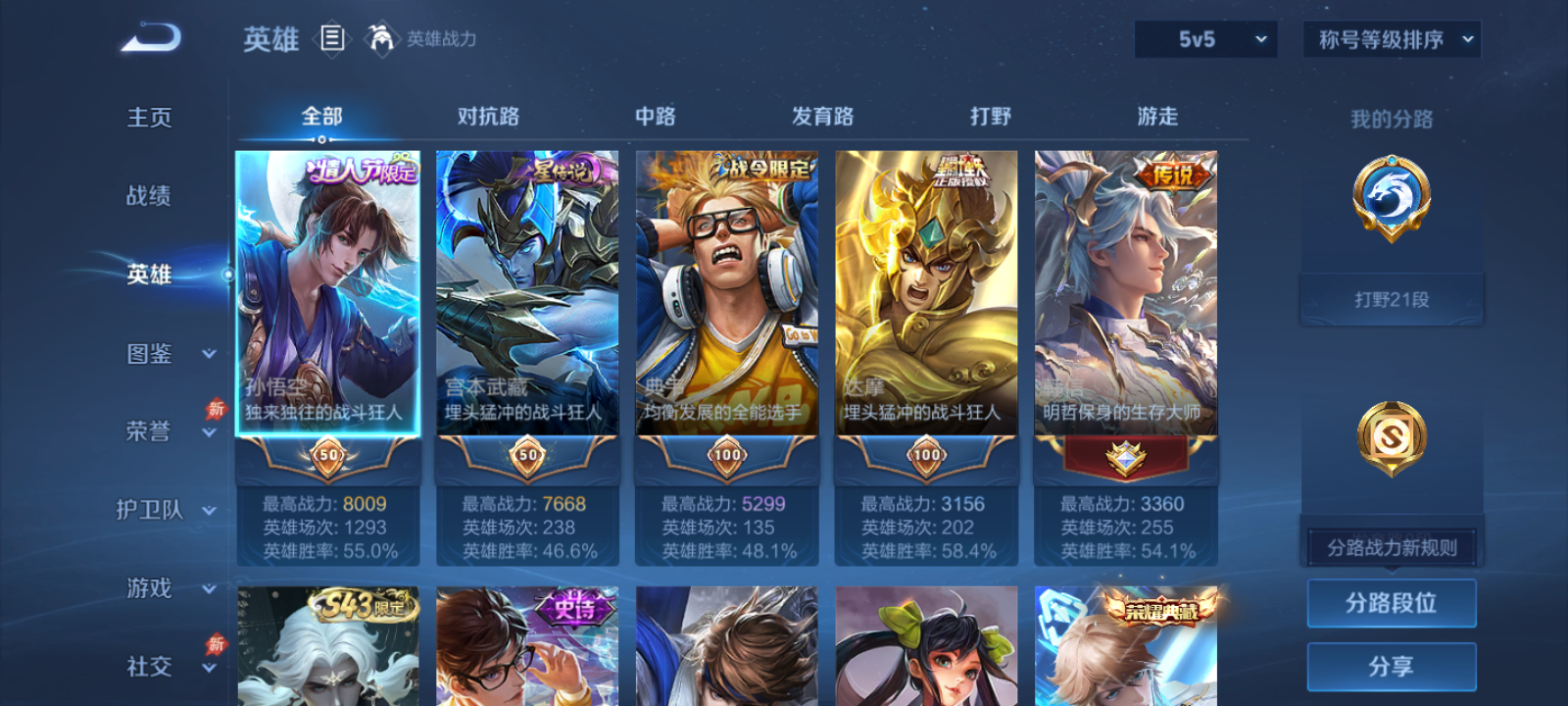Open 宫本武藏's hero card
1568x706 pixels.
coord(527,294)
